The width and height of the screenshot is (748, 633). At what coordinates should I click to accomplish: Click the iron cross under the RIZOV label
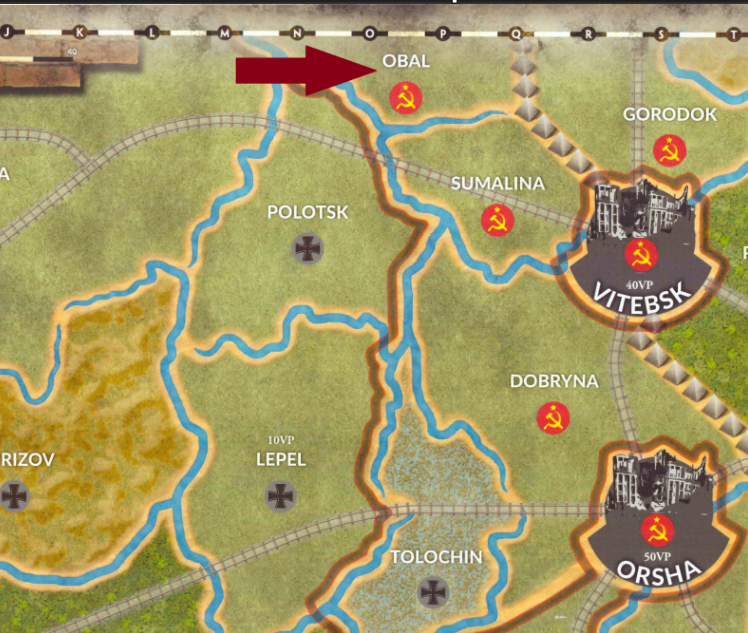click(x=14, y=495)
